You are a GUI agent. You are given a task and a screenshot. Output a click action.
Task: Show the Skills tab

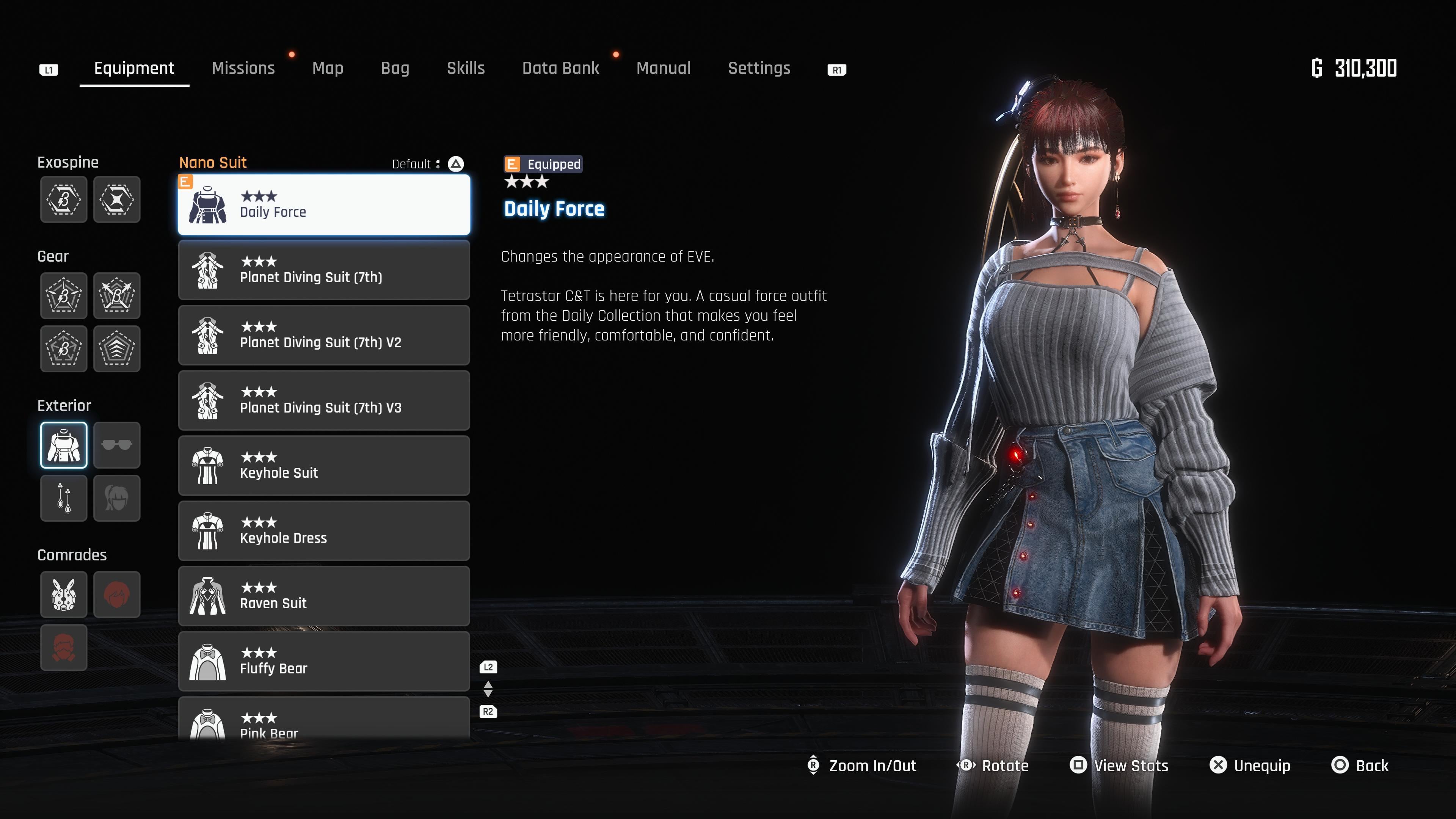click(x=466, y=68)
